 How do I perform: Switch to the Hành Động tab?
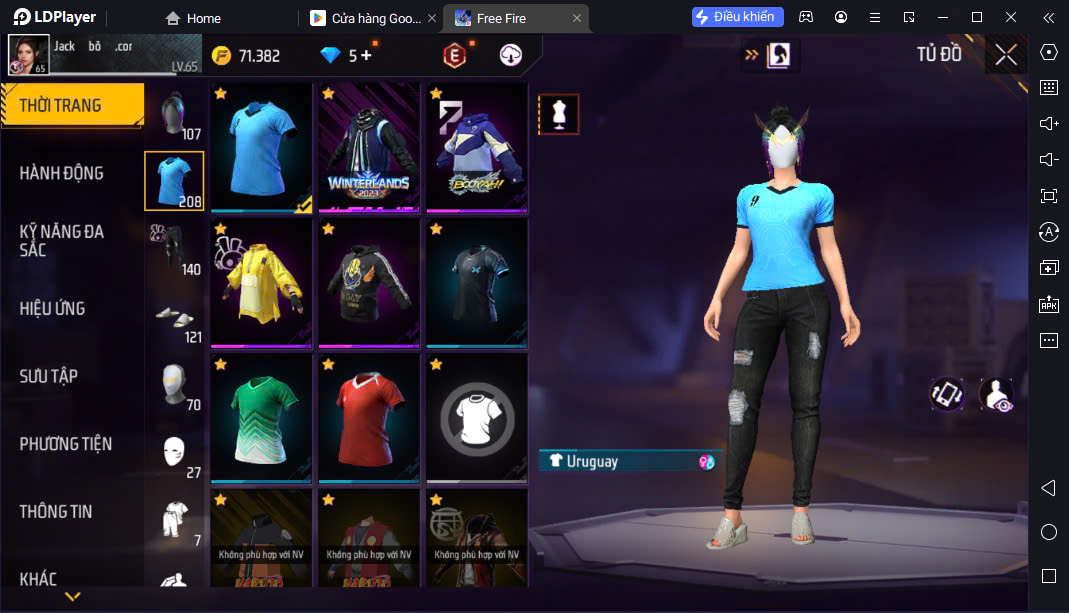click(x=61, y=173)
